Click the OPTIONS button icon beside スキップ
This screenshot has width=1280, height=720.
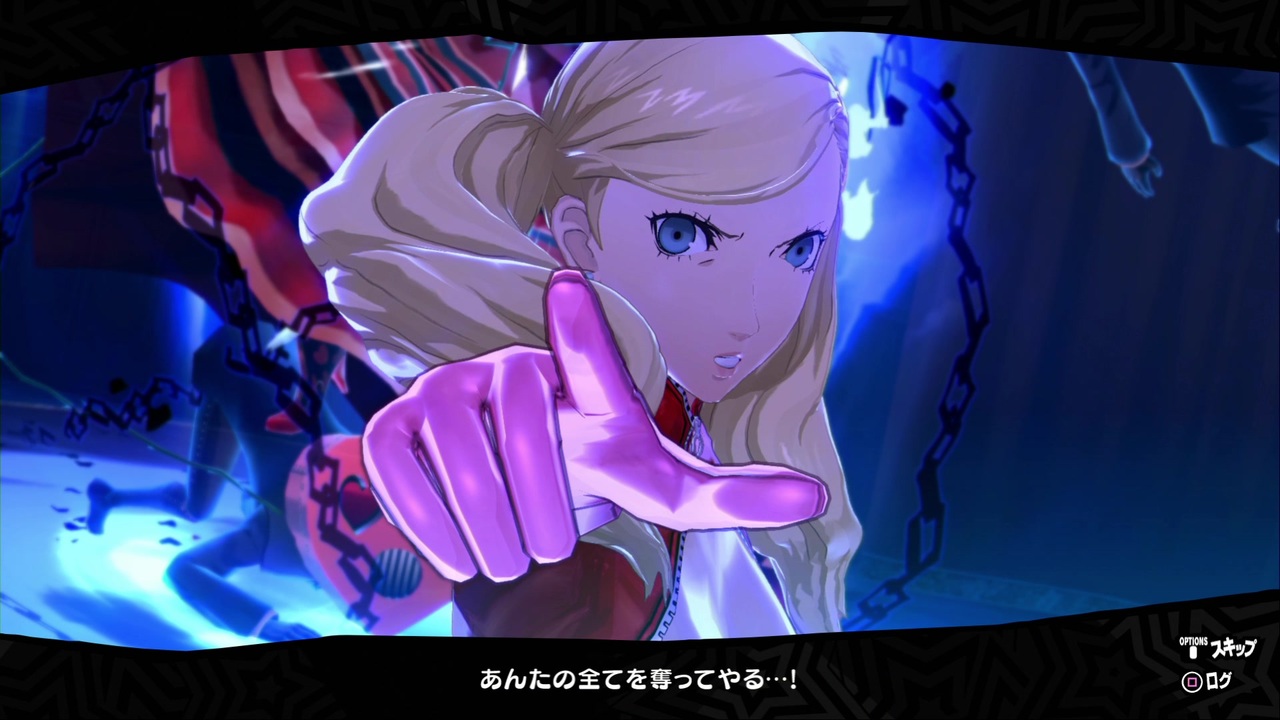[1193, 652]
